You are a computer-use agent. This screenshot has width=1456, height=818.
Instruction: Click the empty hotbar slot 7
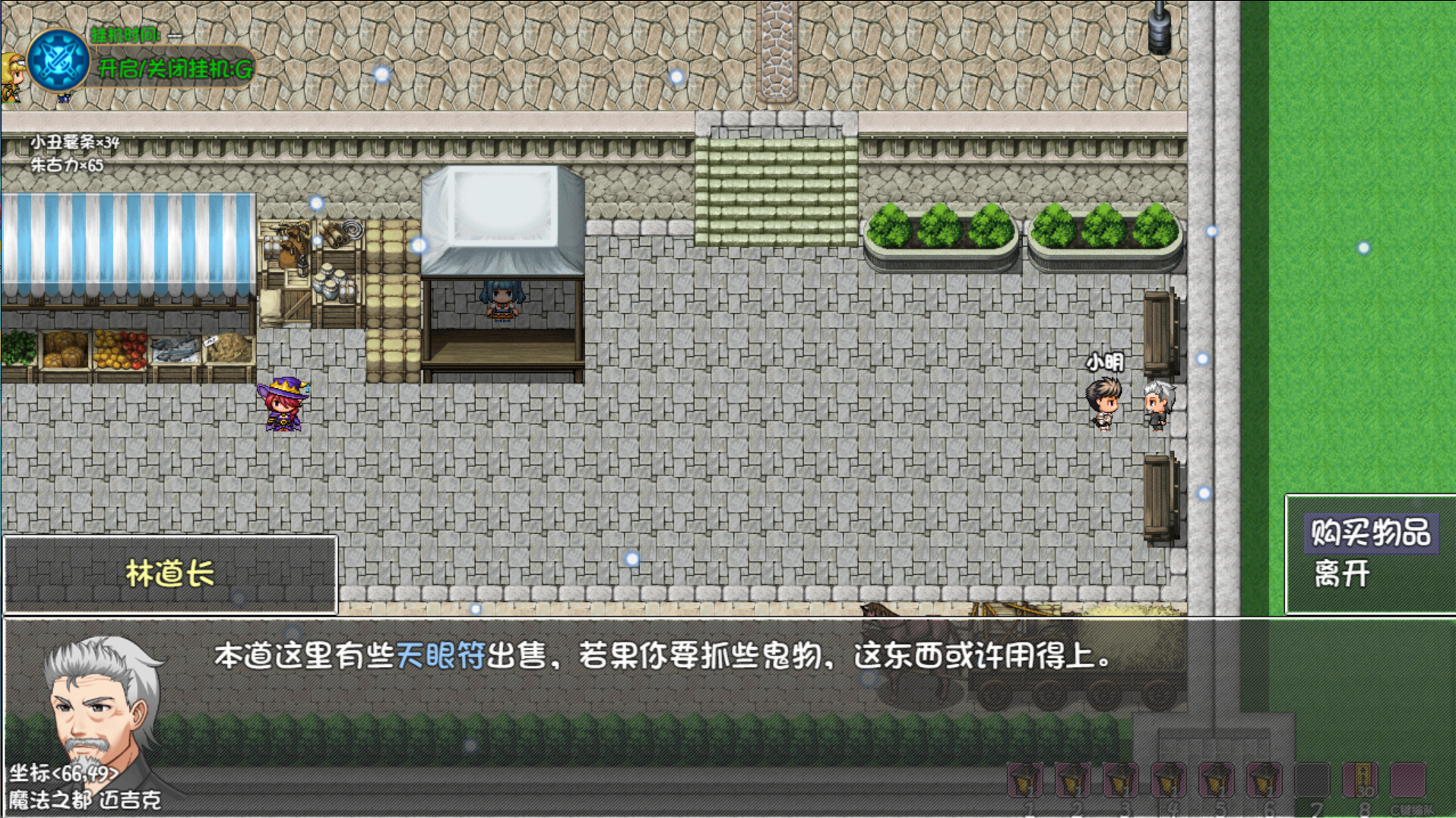click(x=1312, y=780)
